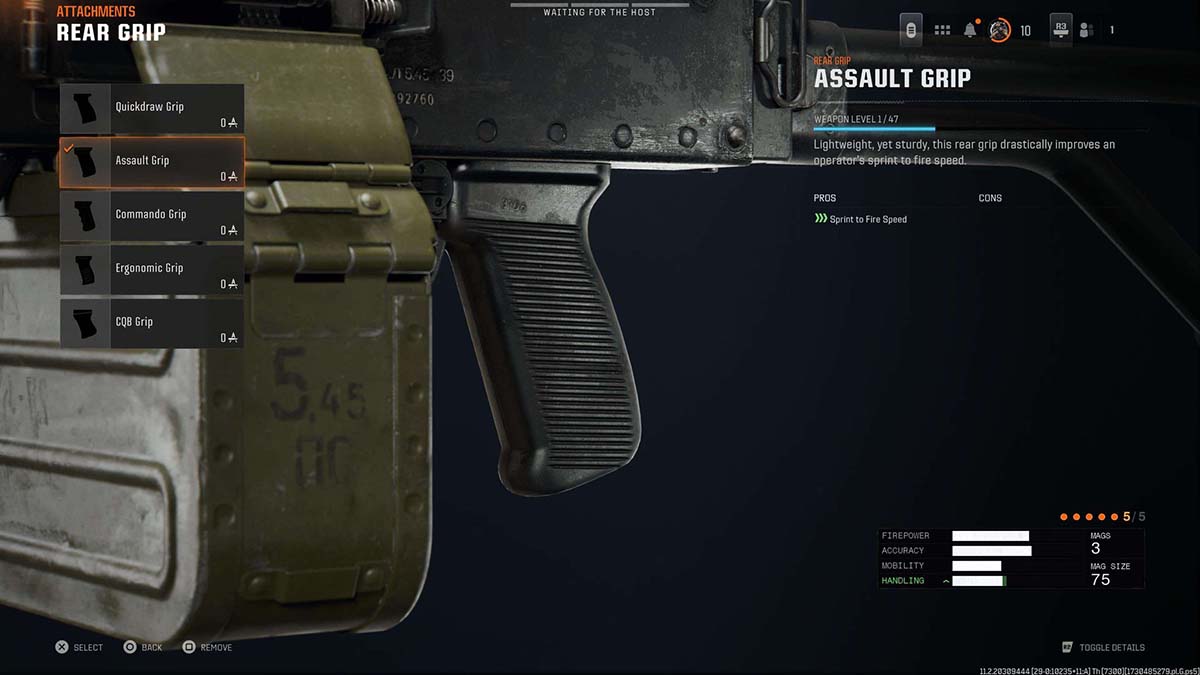Open the bell notifications icon

tap(970, 30)
